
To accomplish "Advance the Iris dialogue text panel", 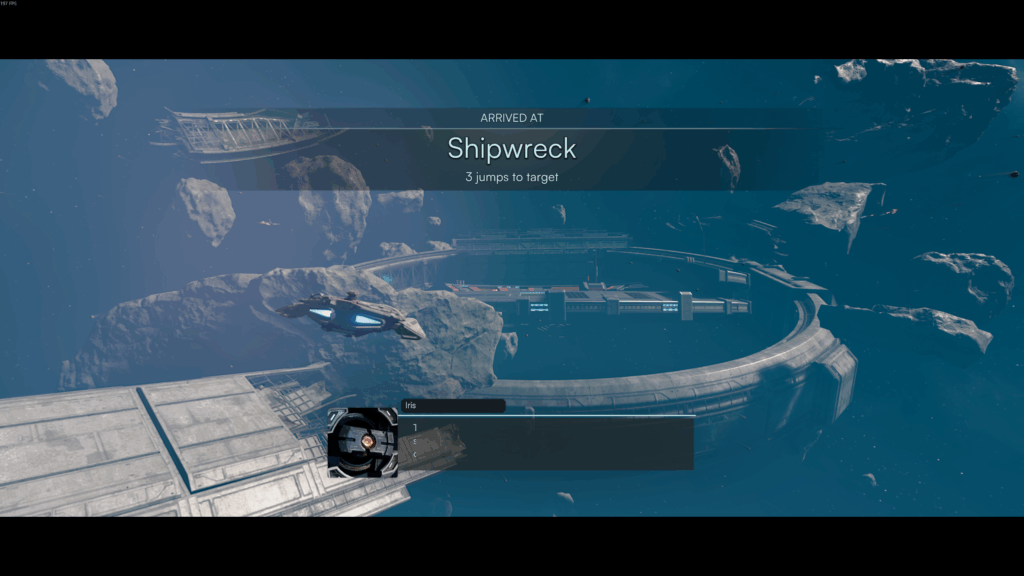I will (x=547, y=443).
